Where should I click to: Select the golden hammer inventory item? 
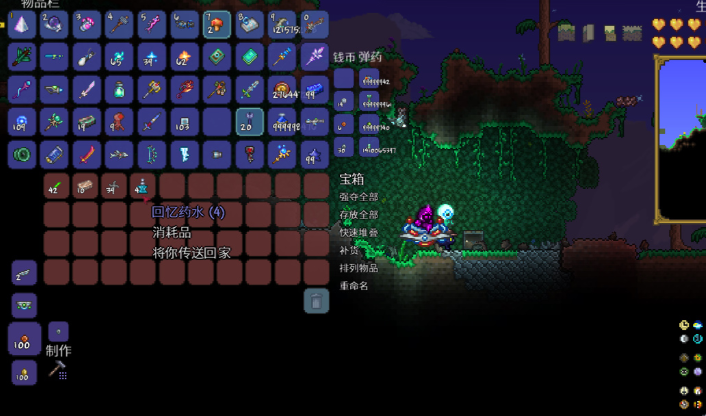pos(152,89)
